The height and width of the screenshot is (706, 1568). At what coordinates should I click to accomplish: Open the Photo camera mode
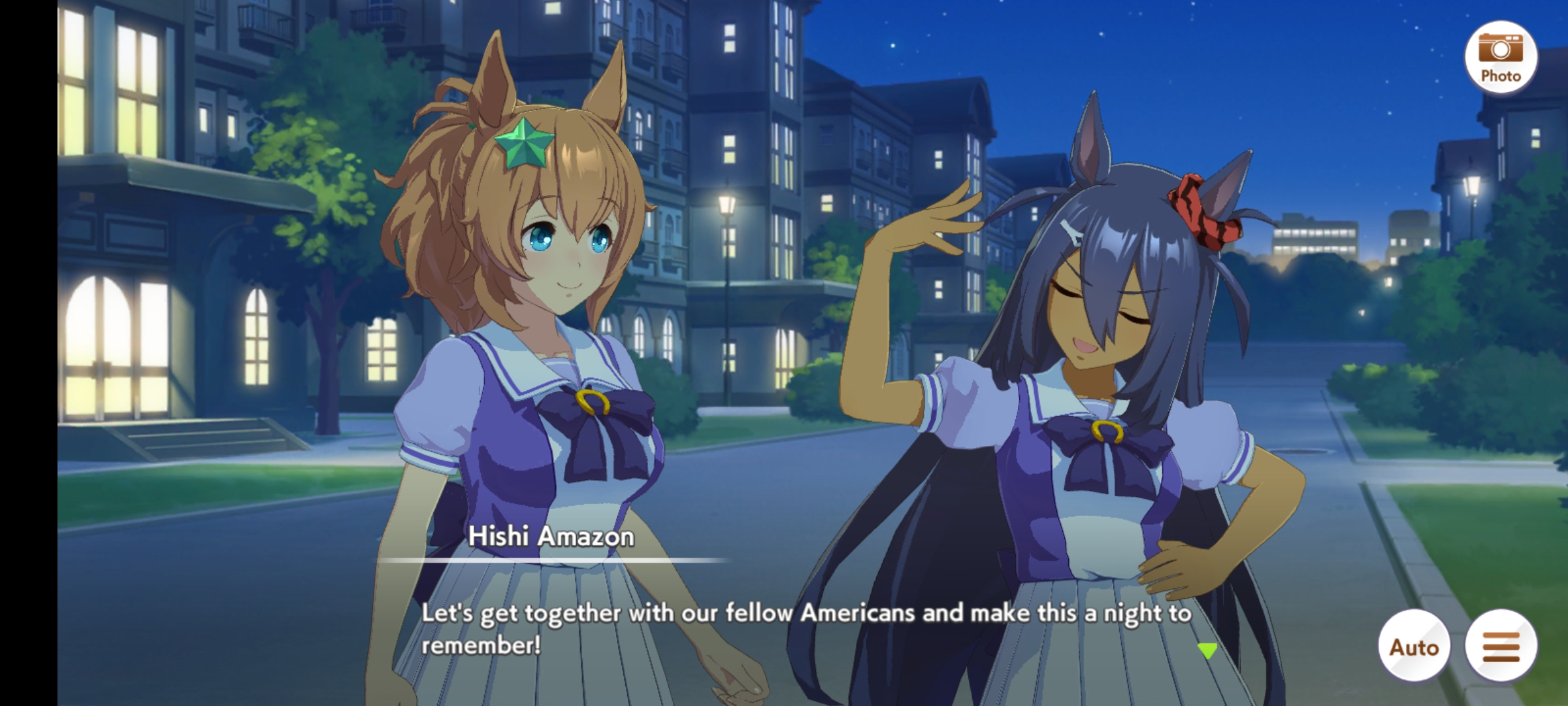pos(1500,57)
